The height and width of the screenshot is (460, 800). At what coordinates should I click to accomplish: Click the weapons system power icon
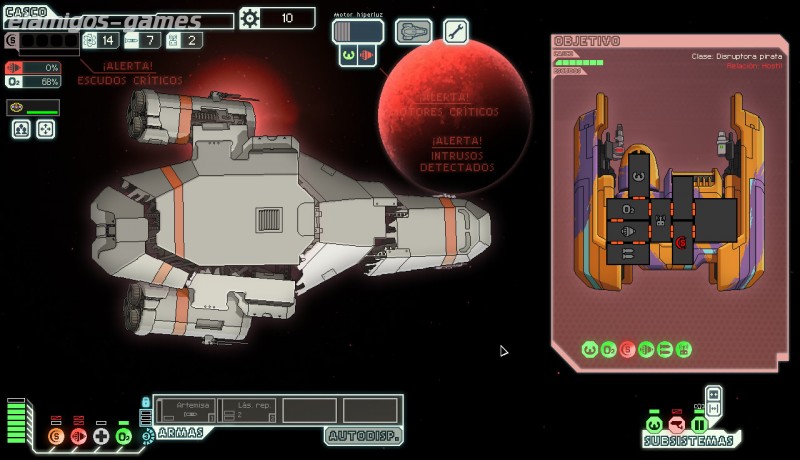pos(147,436)
